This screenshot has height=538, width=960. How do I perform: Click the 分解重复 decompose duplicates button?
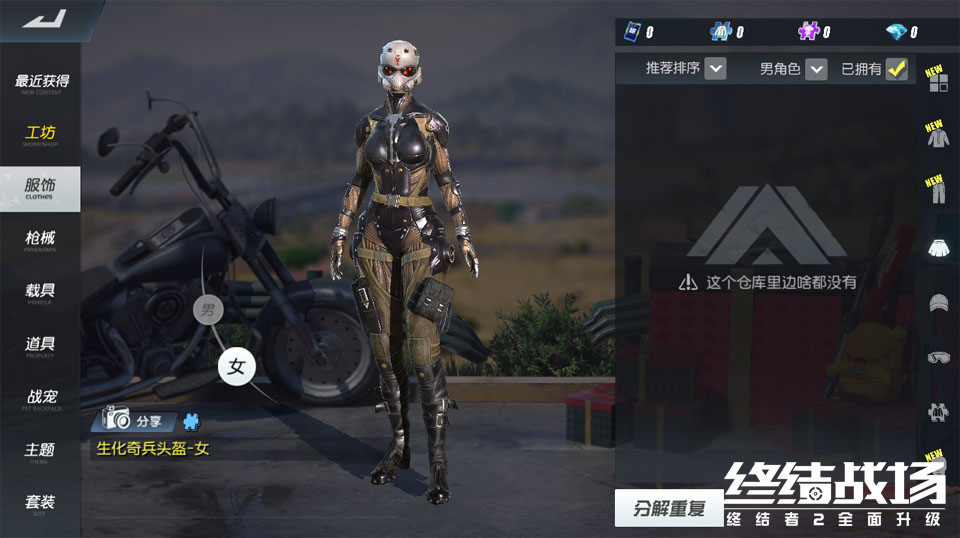[668, 508]
